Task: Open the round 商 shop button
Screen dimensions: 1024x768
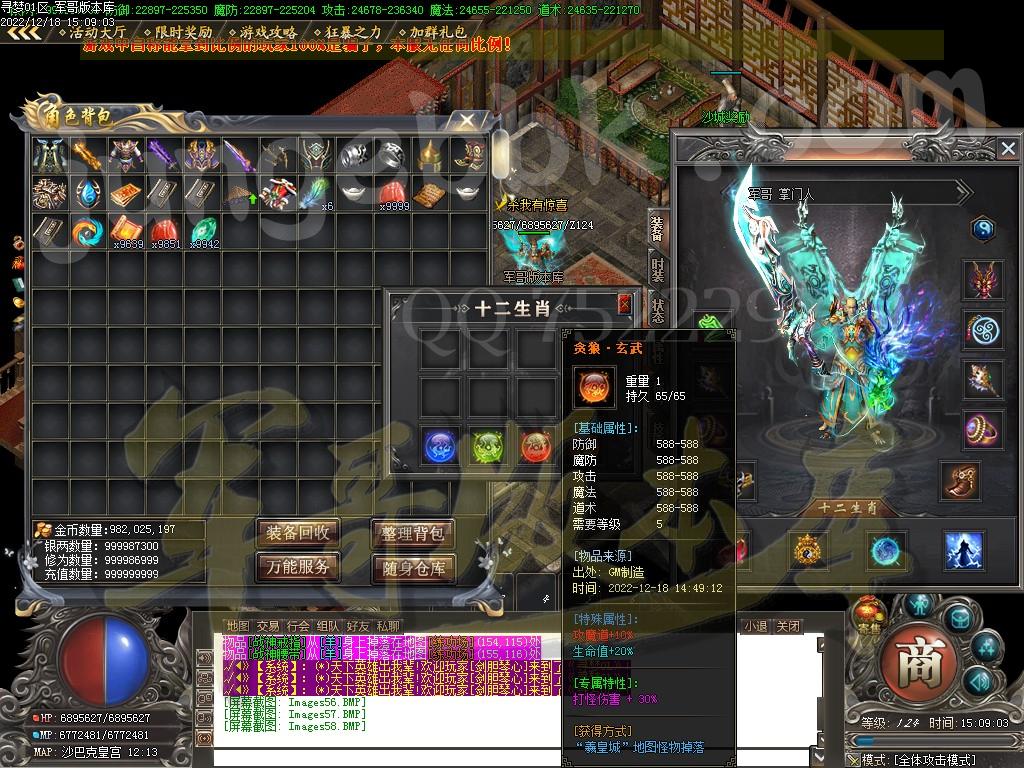Action: point(911,662)
